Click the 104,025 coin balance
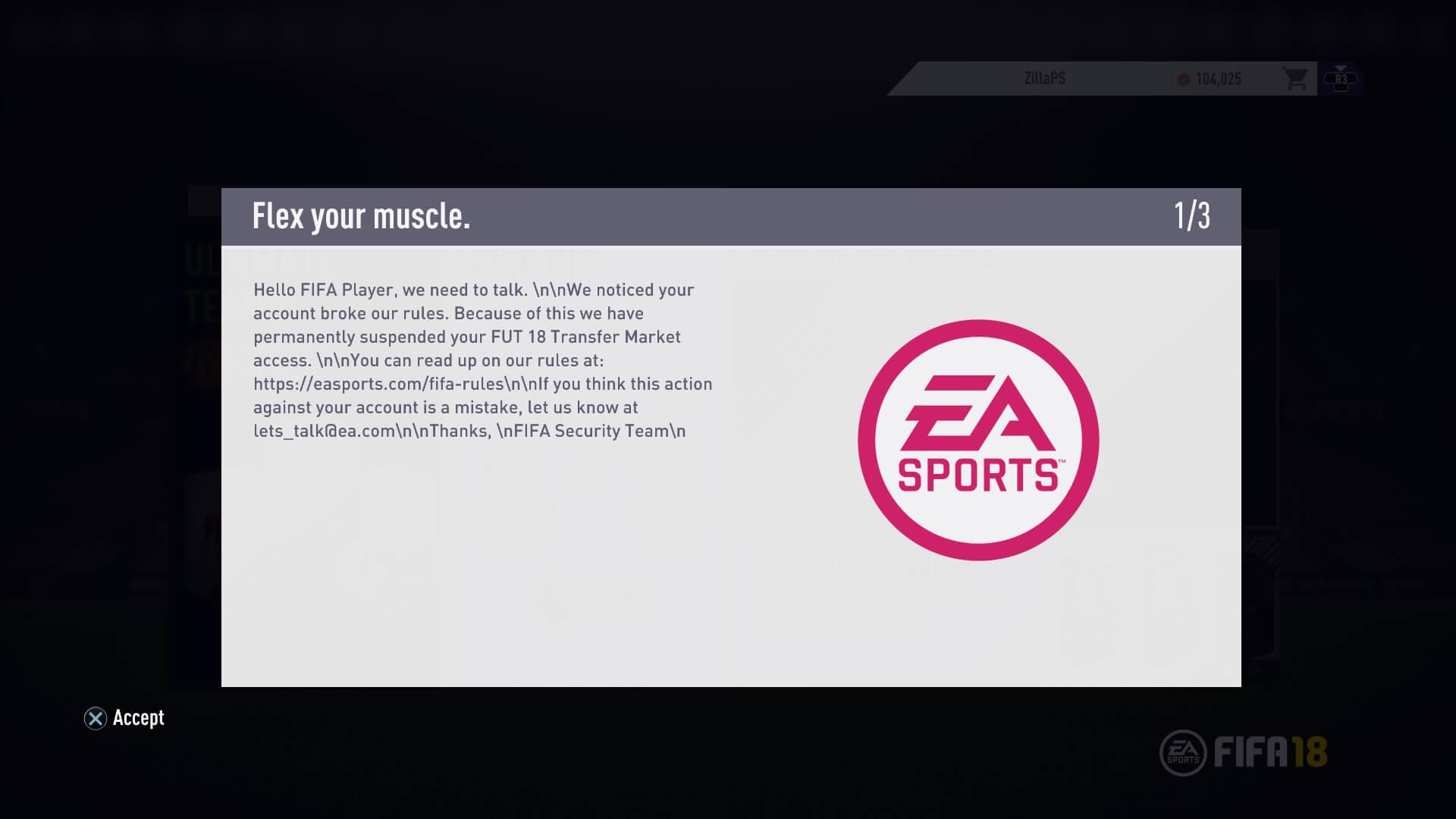 1219,80
